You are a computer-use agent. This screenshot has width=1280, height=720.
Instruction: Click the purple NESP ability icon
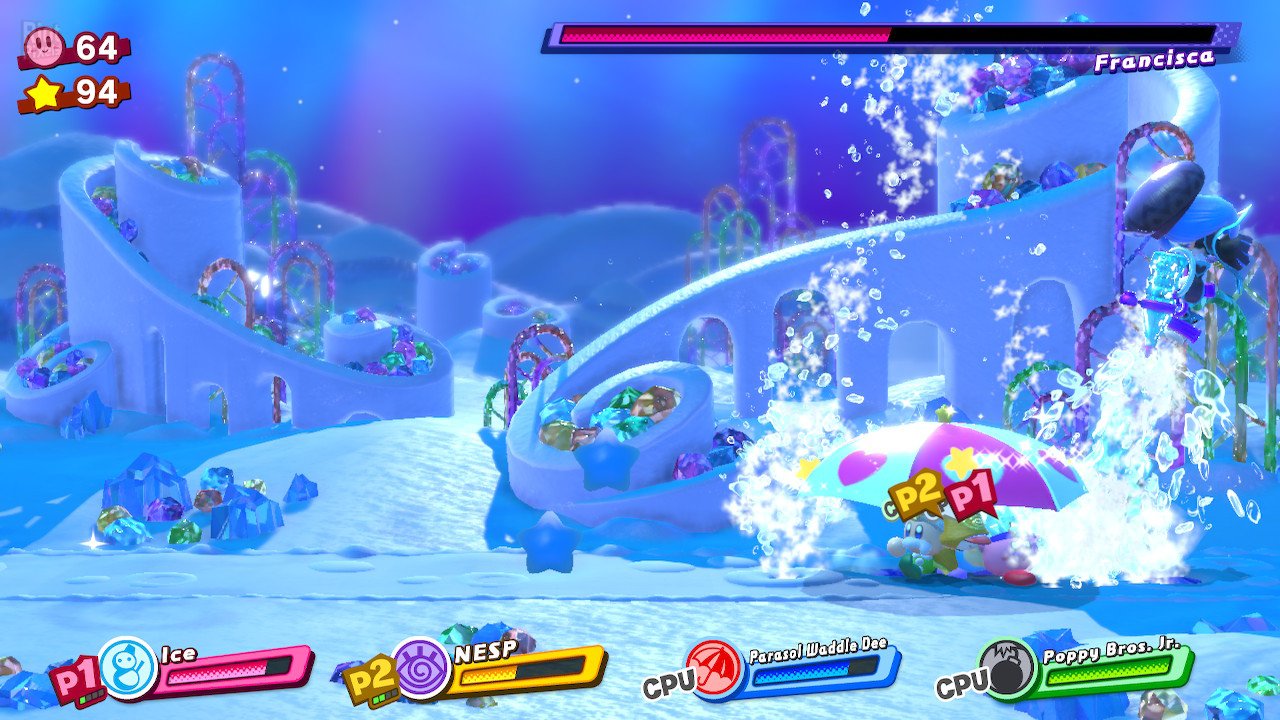pyautogui.click(x=421, y=668)
